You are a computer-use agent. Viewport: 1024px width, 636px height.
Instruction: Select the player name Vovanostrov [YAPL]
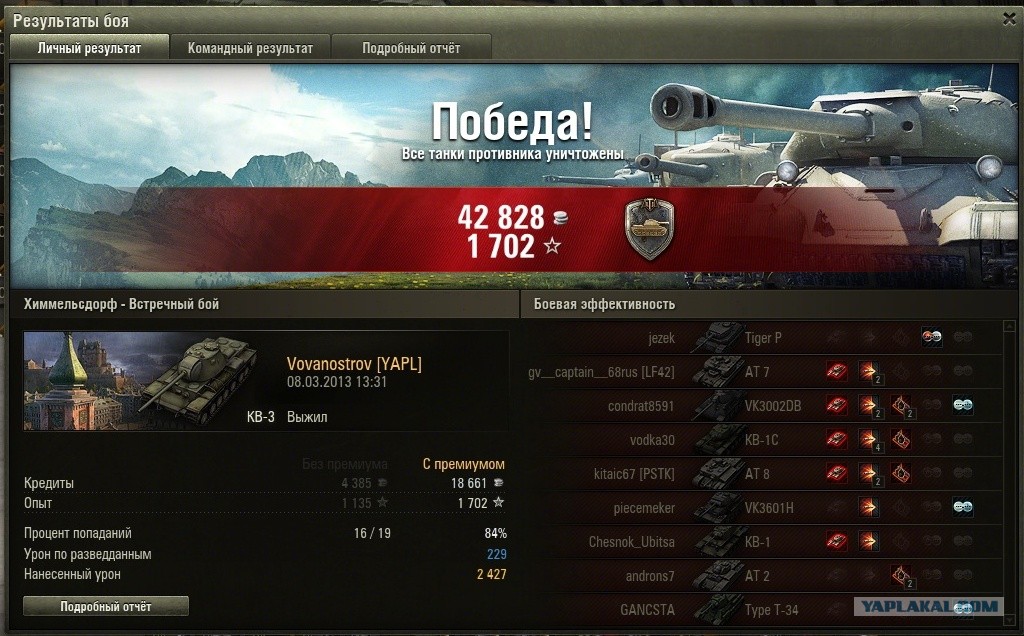click(x=354, y=365)
